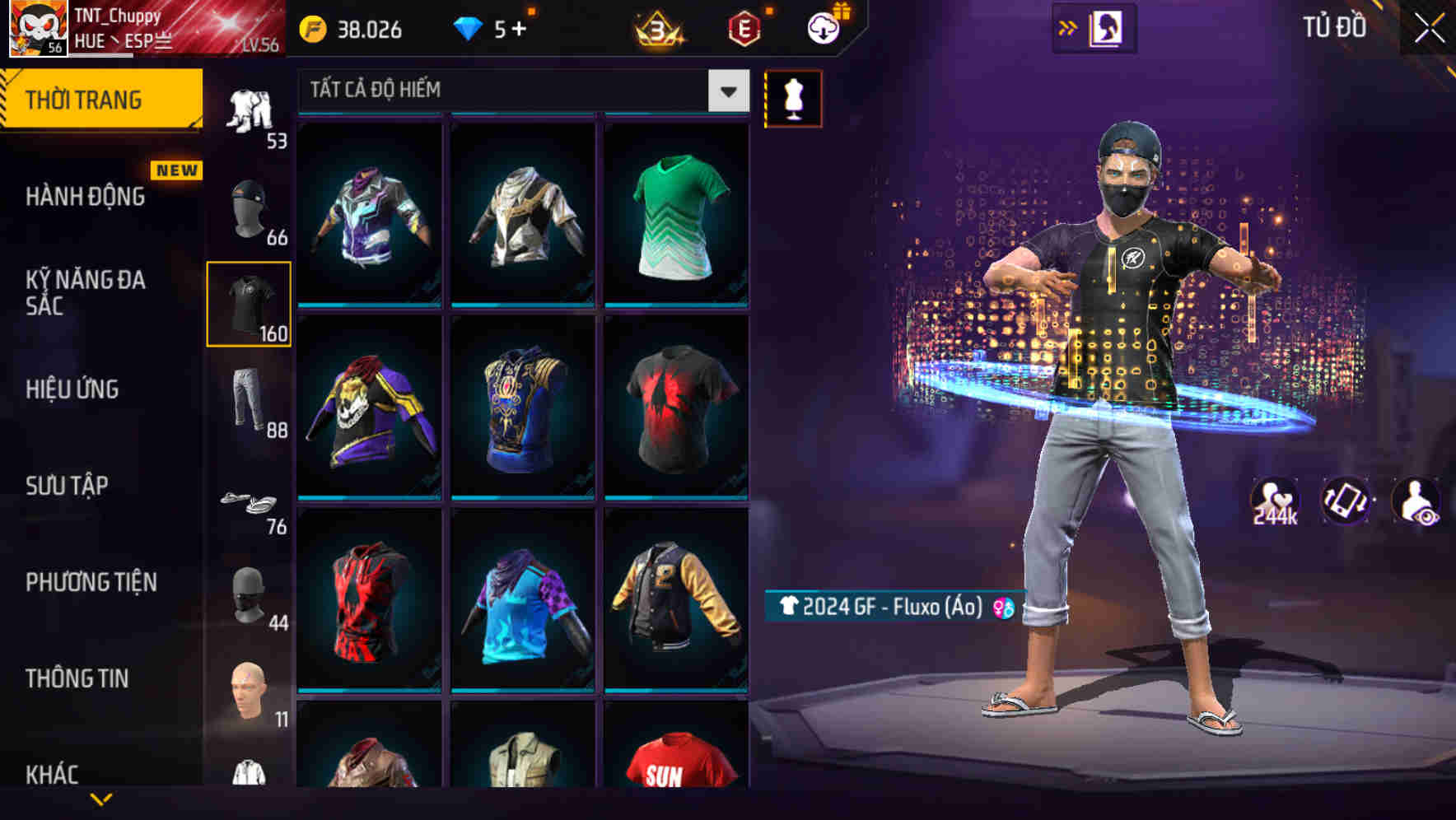Click the rank 3 crown icon

[656, 27]
